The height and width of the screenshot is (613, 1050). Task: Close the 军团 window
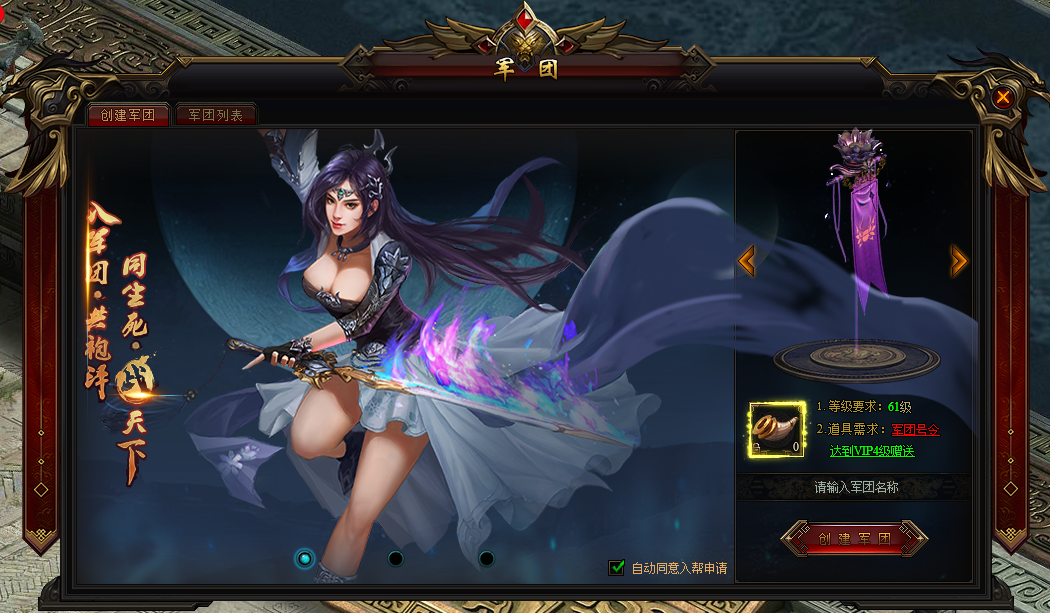coord(1003,97)
